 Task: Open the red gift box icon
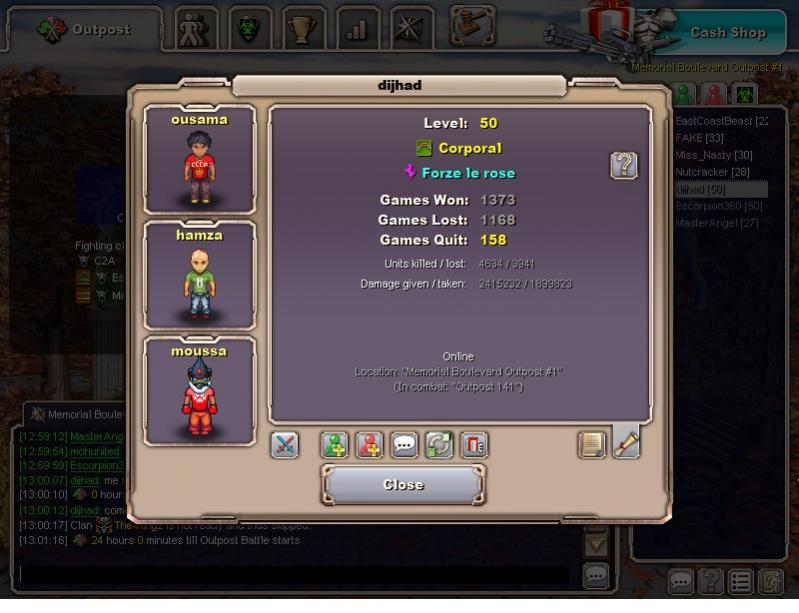[x=474, y=445]
